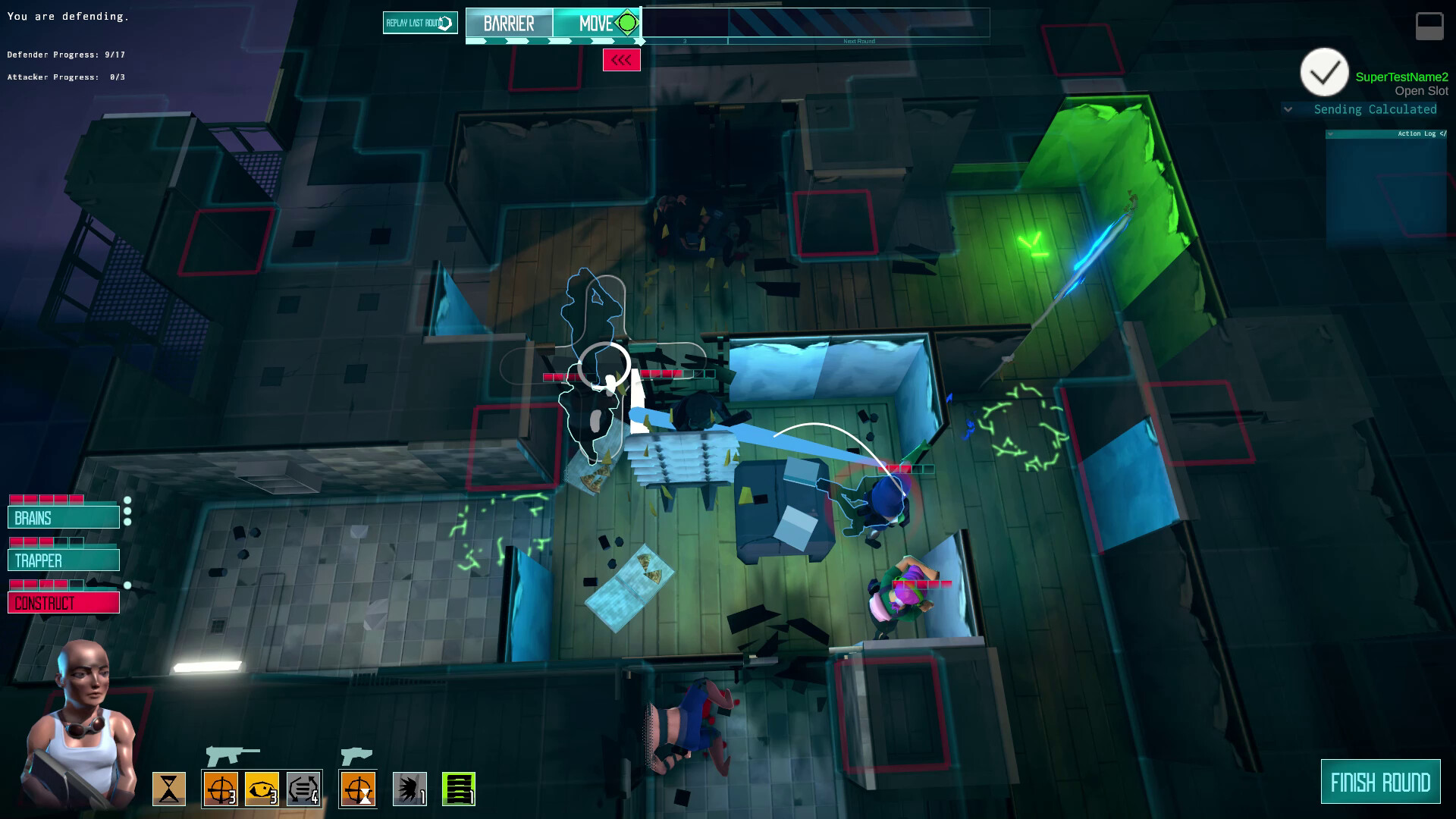The height and width of the screenshot is (819, 1456).
Task: Select the hourglass wait action icon
Action: [171, 789]
